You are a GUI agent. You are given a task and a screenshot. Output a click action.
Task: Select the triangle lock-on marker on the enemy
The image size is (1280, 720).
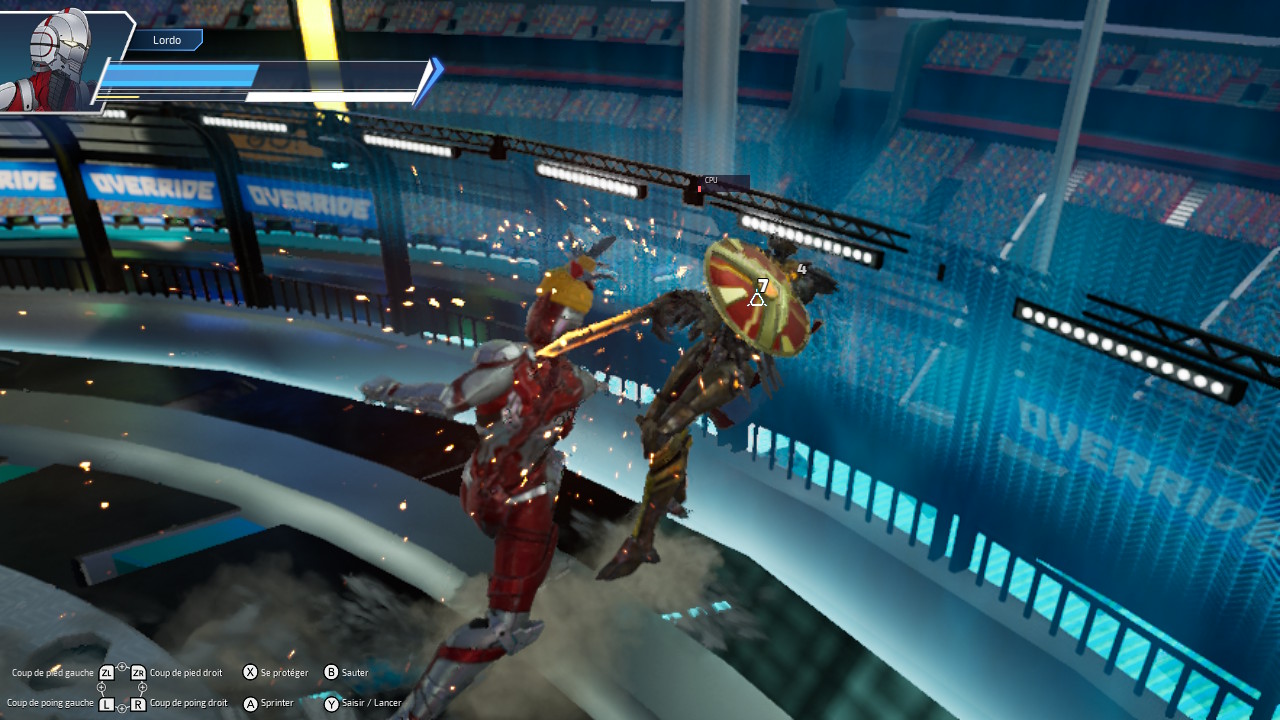tap(757, 298)
